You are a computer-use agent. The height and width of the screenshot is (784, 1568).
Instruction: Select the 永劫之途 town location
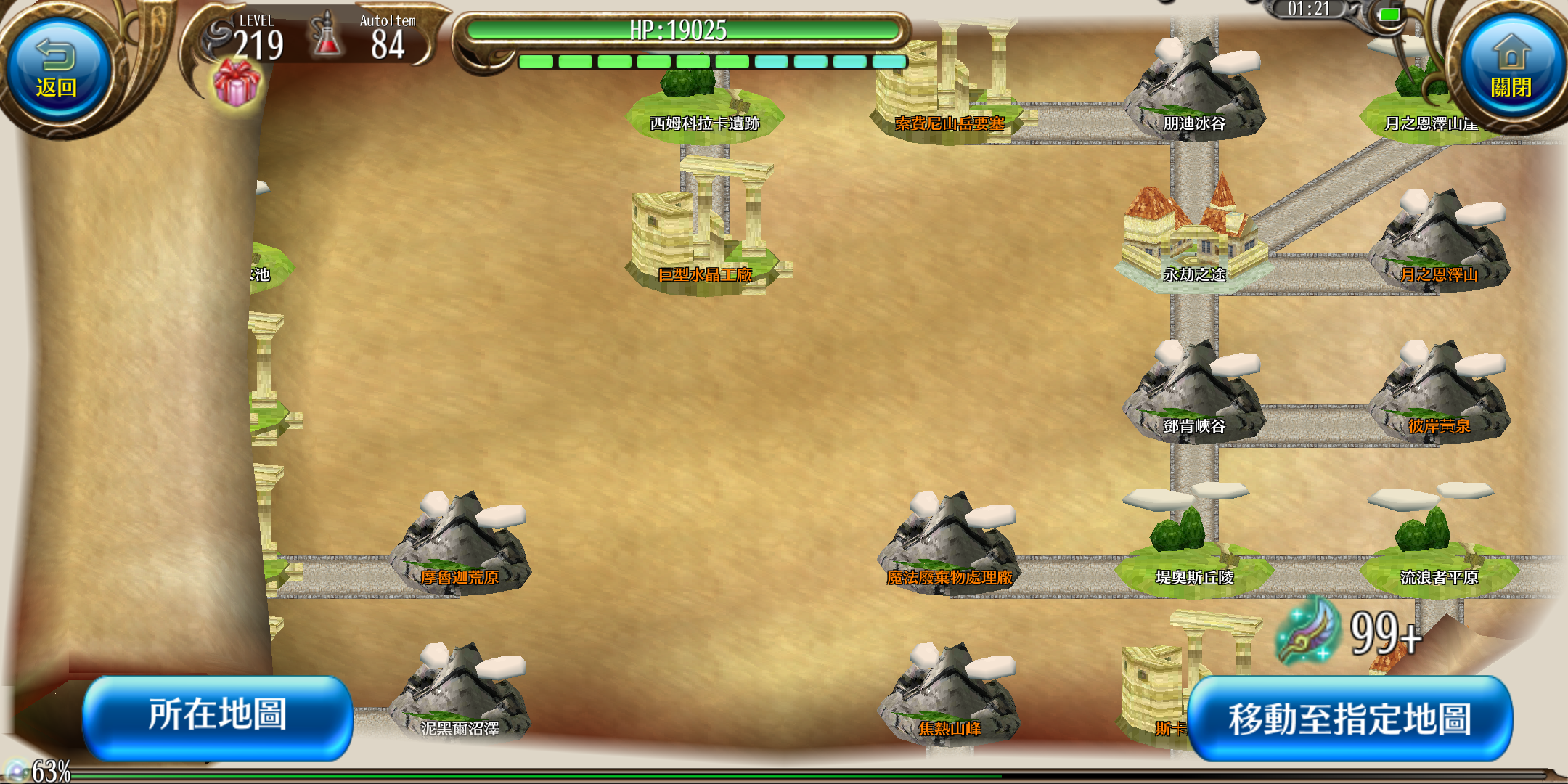pyautogui.click(x=1194, y=240)
